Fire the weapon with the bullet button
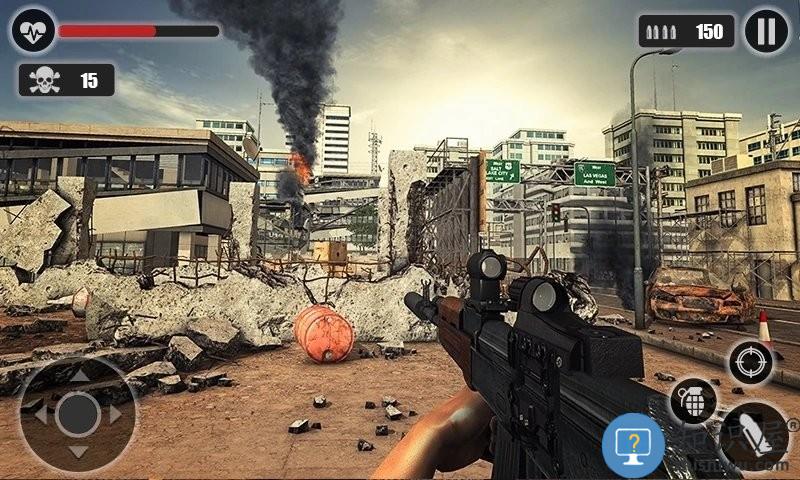Screen dimensions: 800x480 pos(754,436)
